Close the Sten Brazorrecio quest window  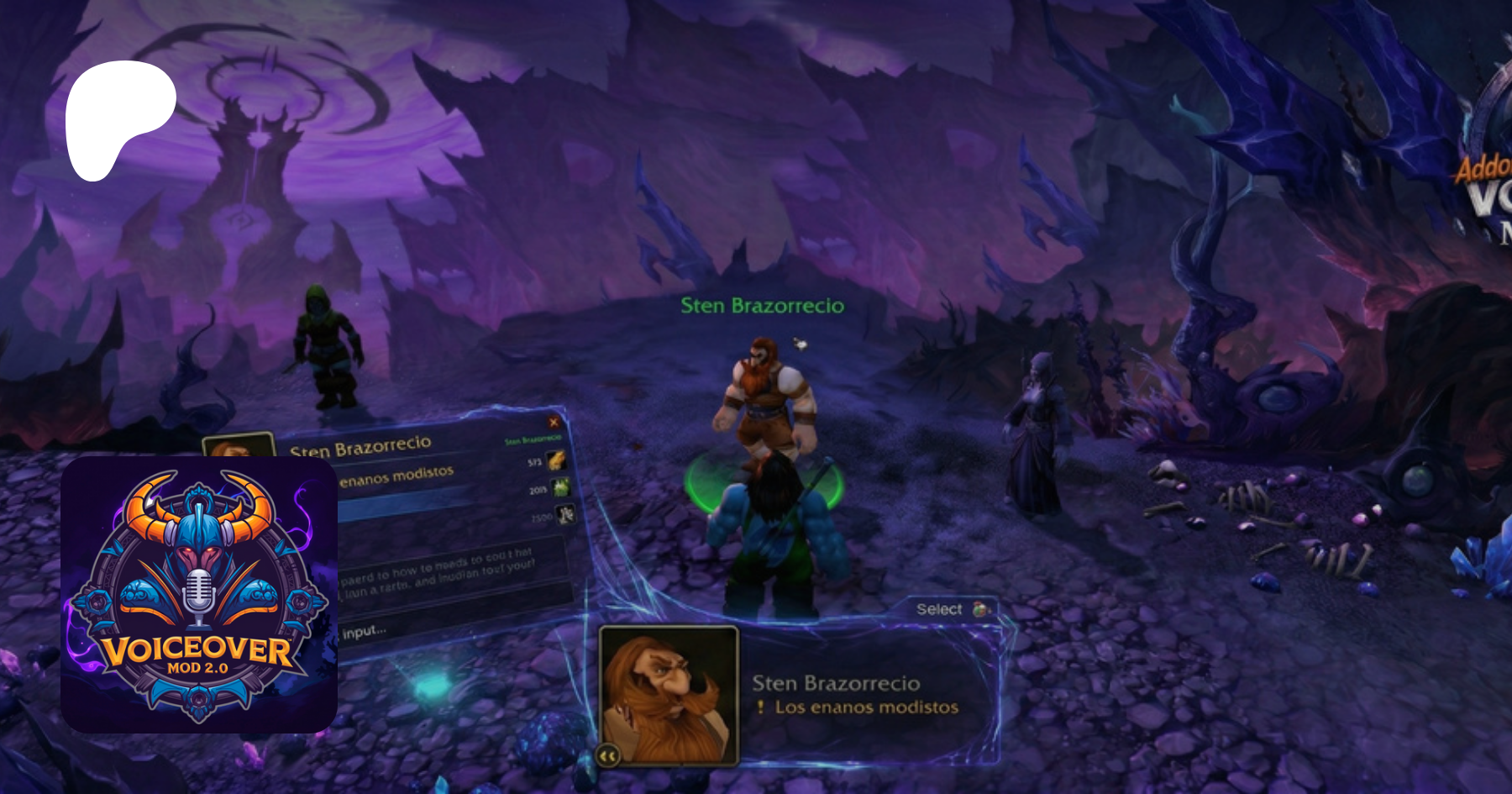click(554, 422)
